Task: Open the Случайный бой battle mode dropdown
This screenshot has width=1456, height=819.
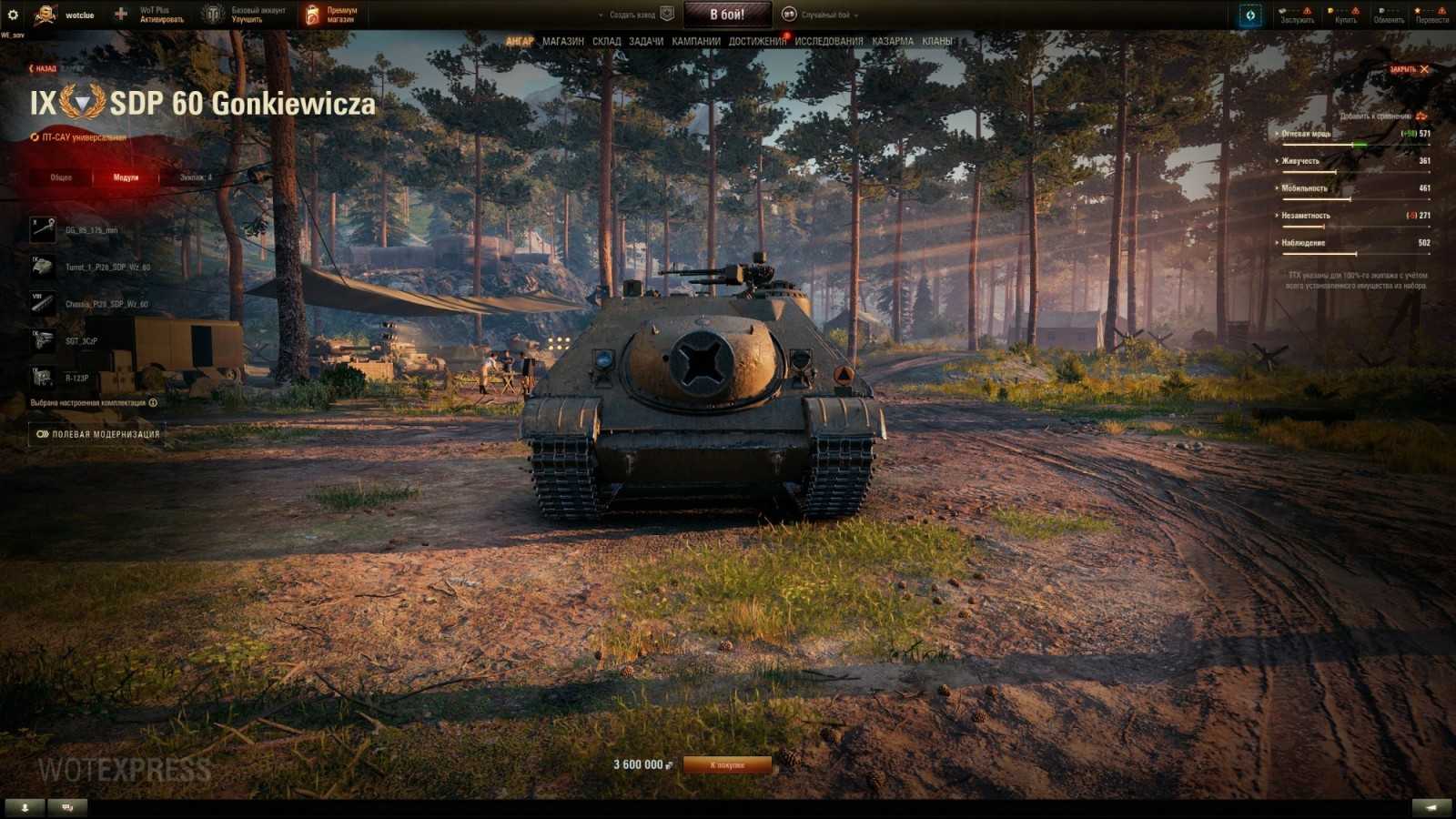Action: (x=824, y=15)
